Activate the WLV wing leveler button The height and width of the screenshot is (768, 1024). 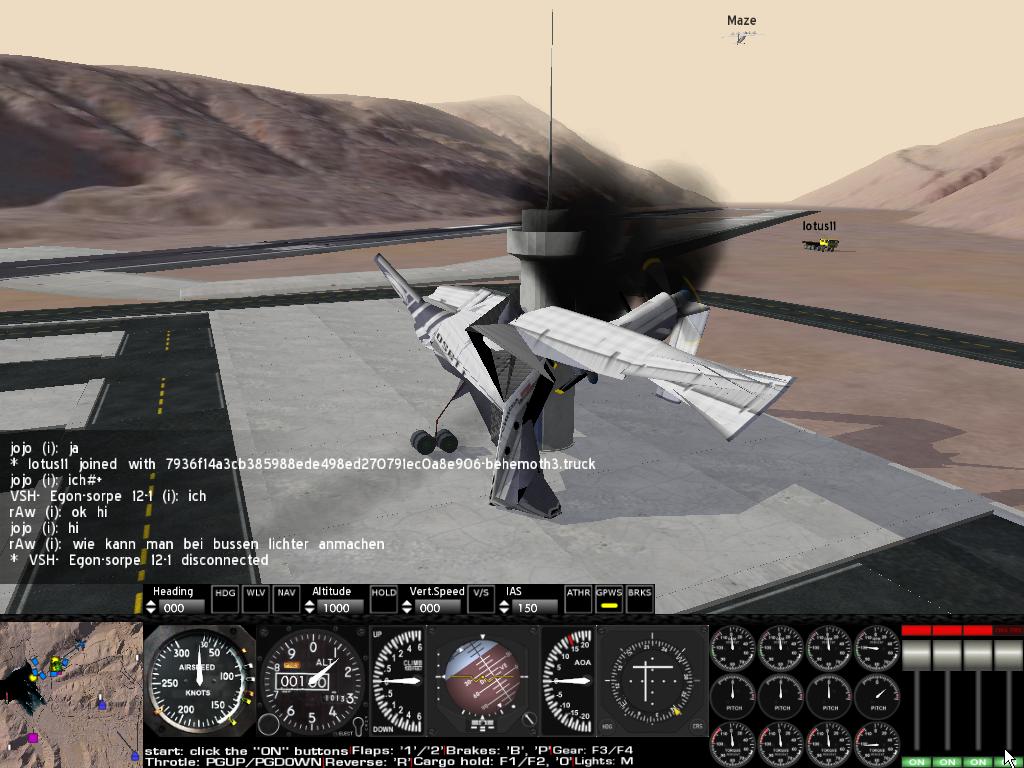[x=256, y=598]
